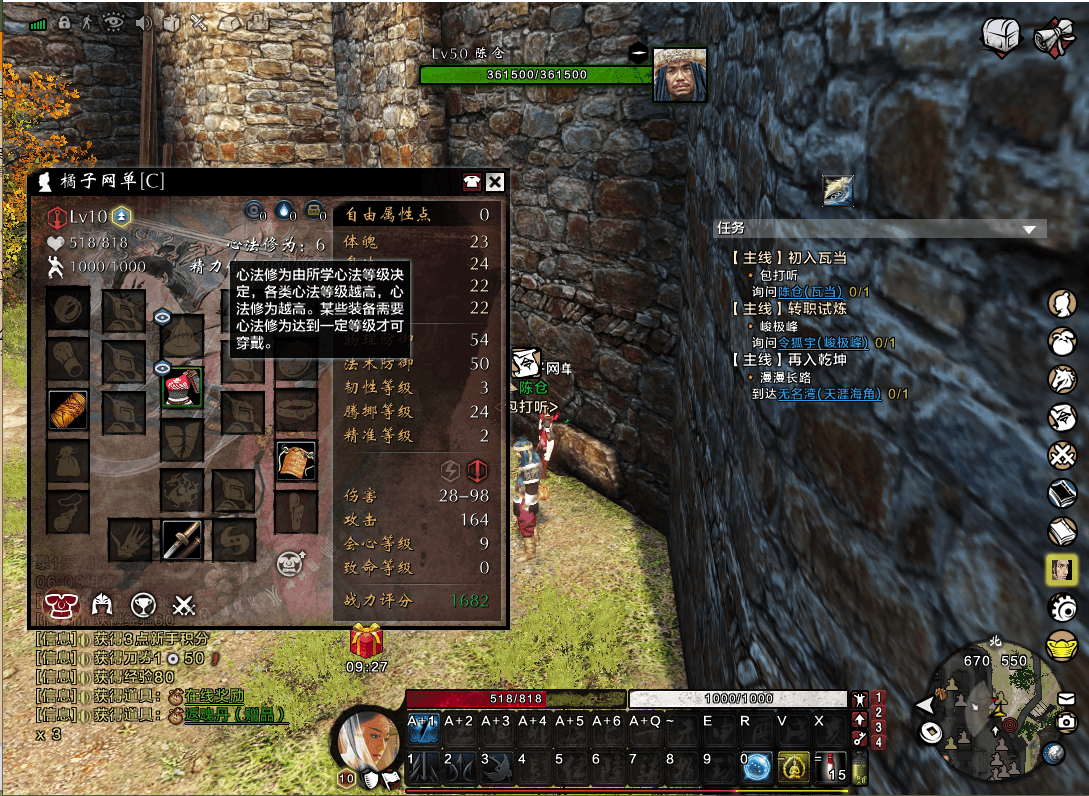Click the orange bracer equipment slot
This screenshot has width=1089, height=796.
click(68, 410)
